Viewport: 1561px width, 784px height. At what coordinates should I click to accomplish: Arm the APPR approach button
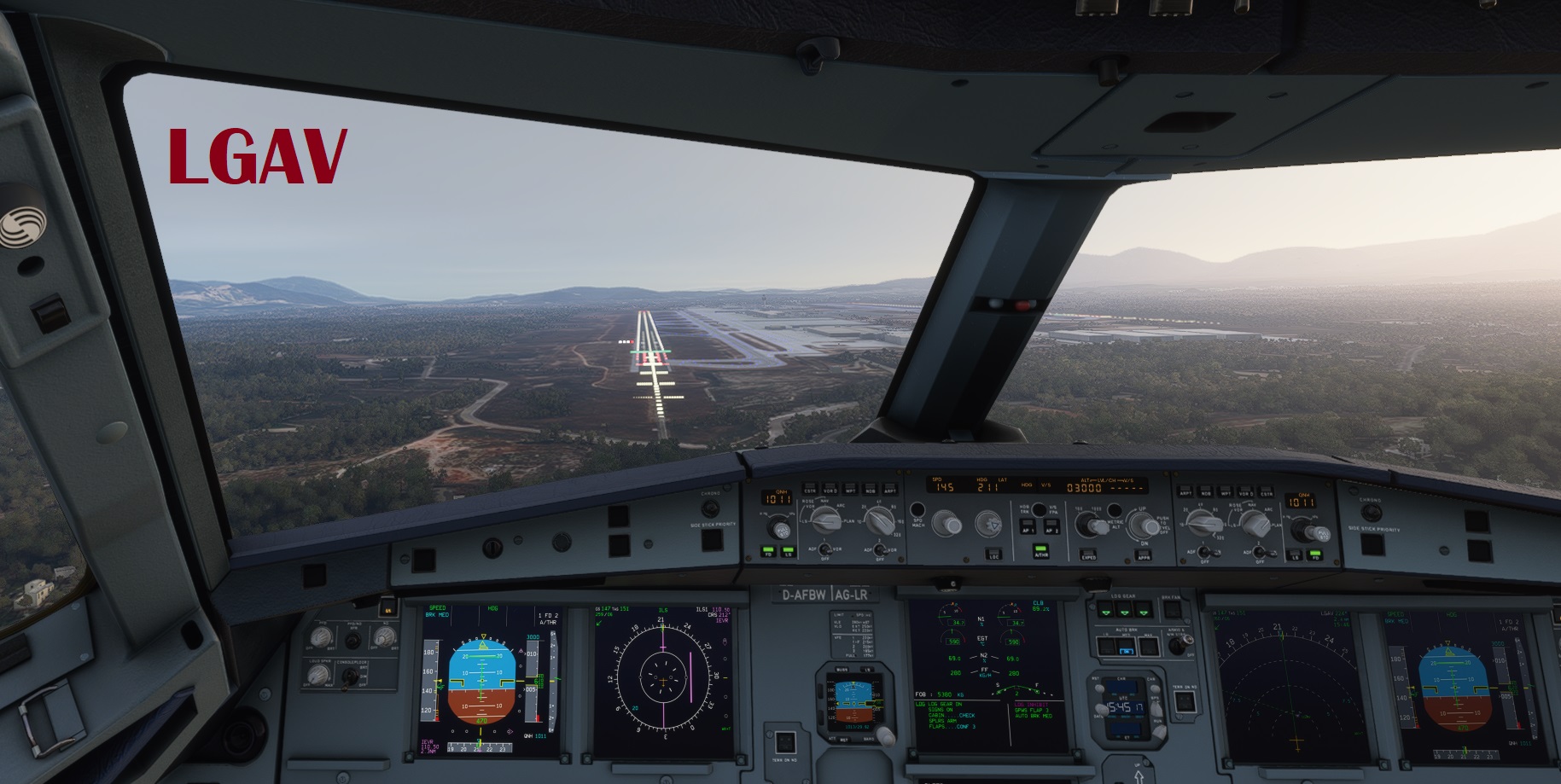[x=1144, y=554]
